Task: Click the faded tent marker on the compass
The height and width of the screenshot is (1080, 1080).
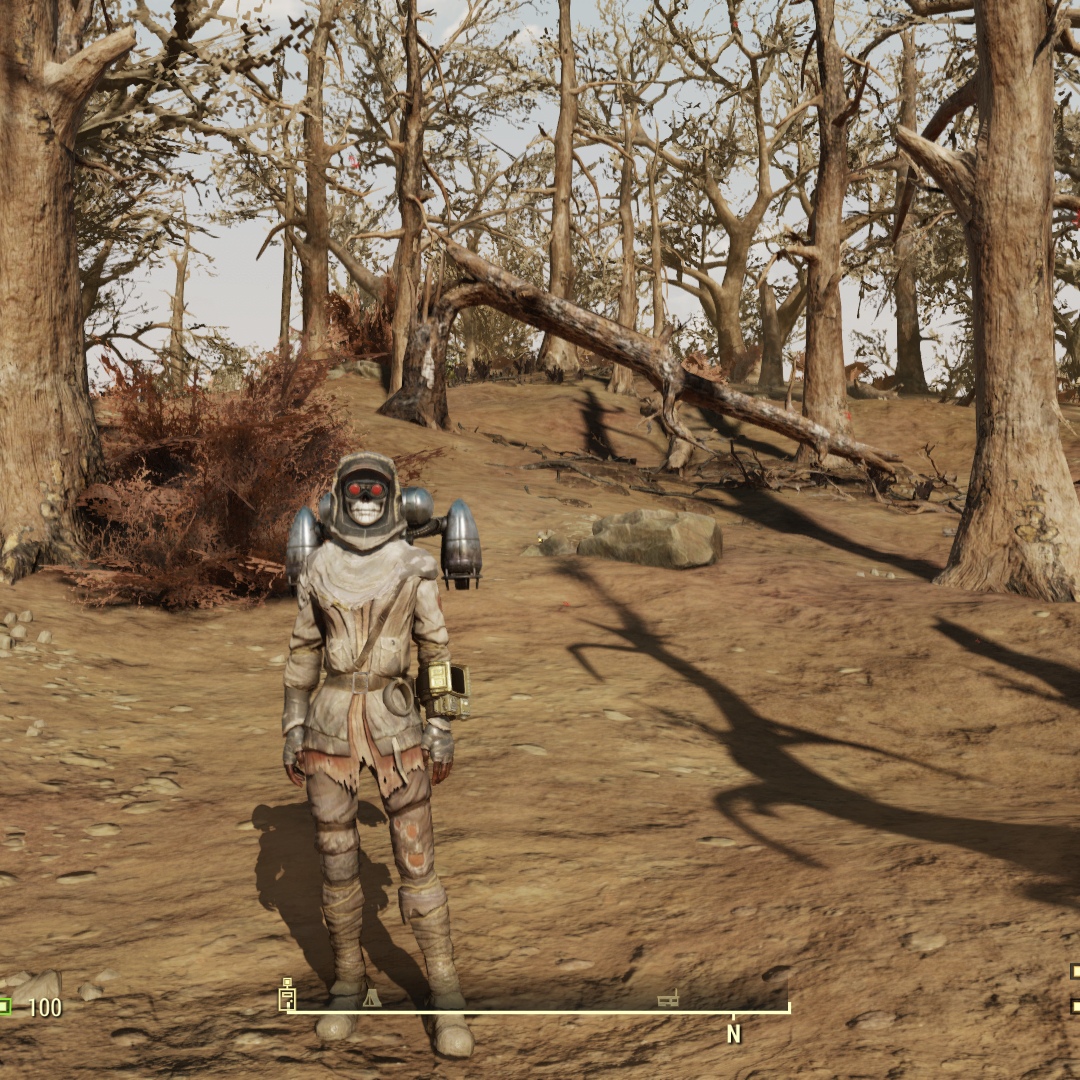Action: pyautogui.click(x=371, y=997)
